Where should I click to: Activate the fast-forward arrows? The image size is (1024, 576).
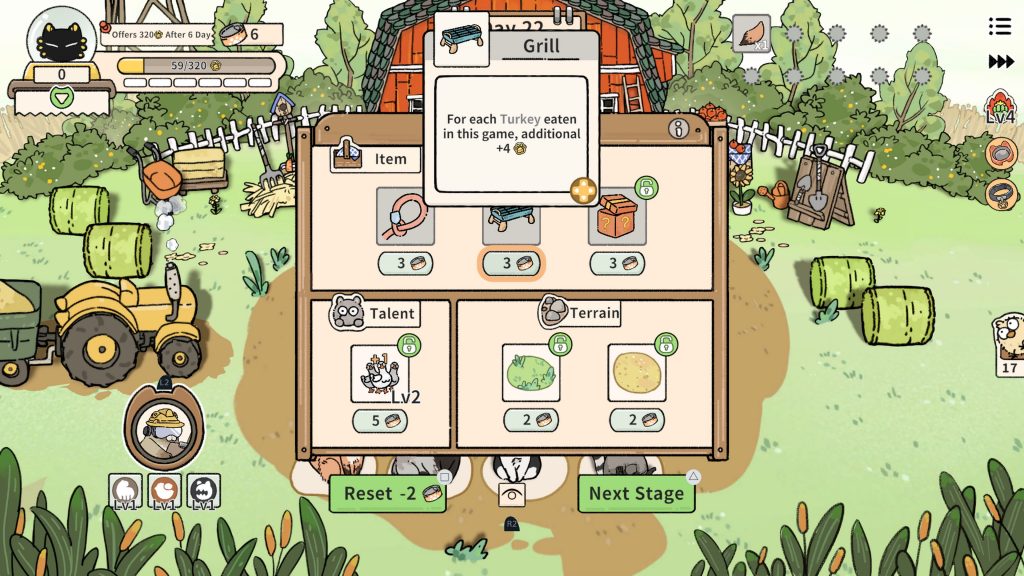pos(1001,62)
